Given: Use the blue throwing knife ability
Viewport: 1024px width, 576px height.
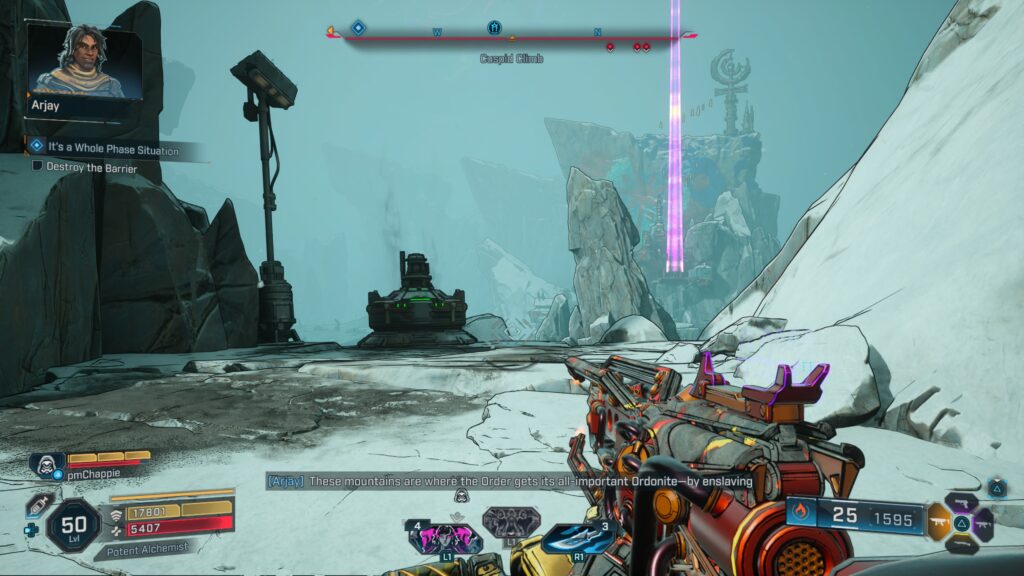Looking at the screenshot, I should pos(577,537).
